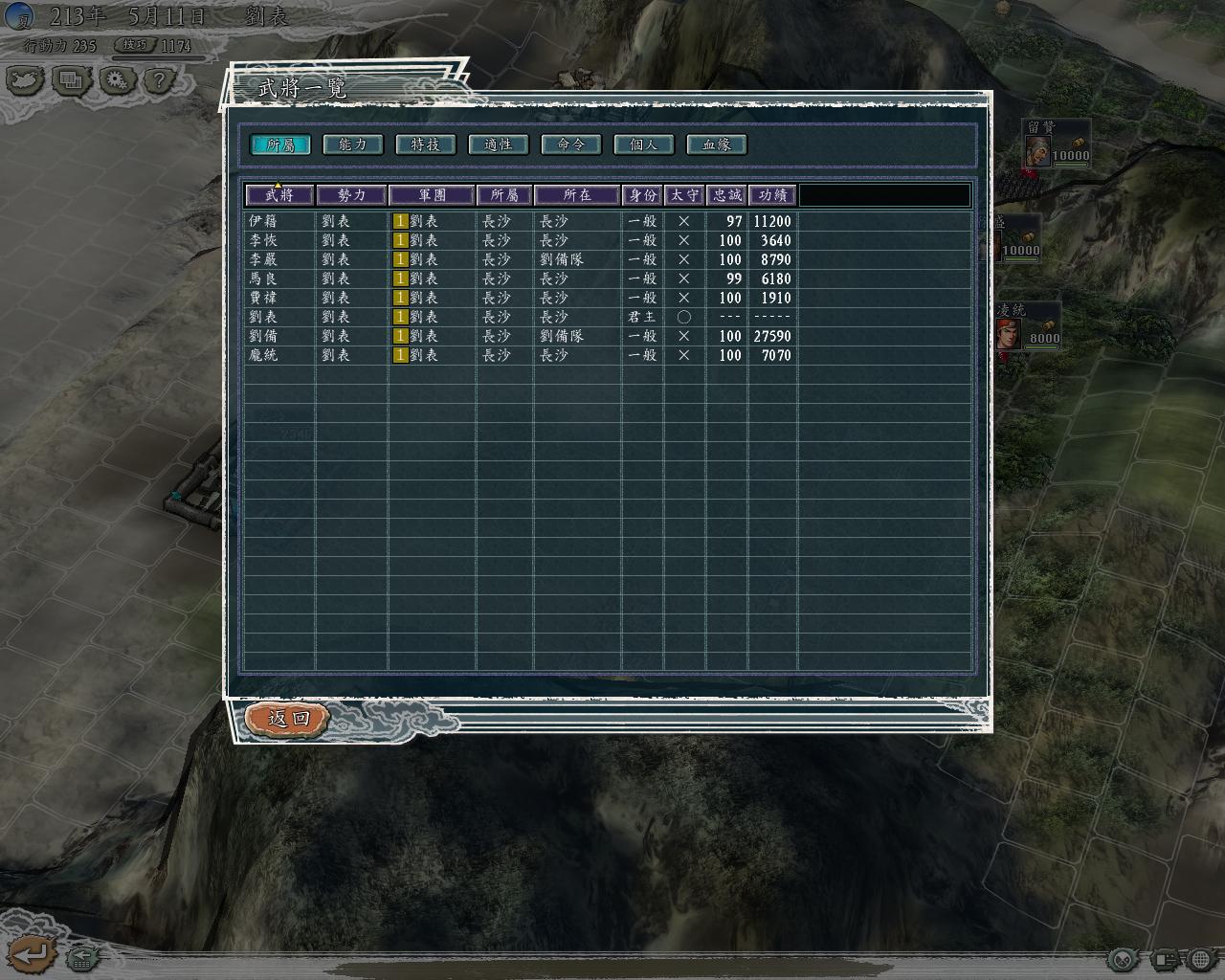Switch to the 個人 tab

click(643, 145)
